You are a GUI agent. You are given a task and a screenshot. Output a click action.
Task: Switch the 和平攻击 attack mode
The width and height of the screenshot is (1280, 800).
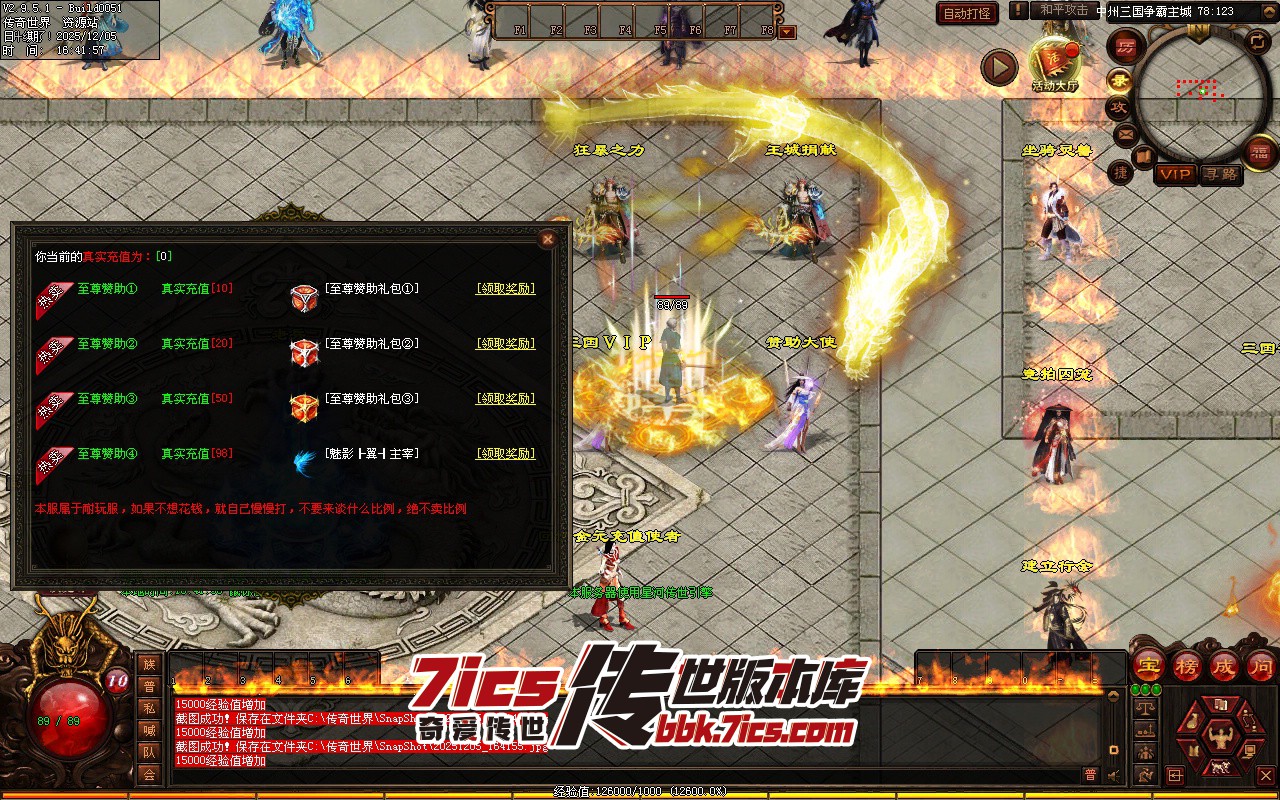tap(1063, 10)
